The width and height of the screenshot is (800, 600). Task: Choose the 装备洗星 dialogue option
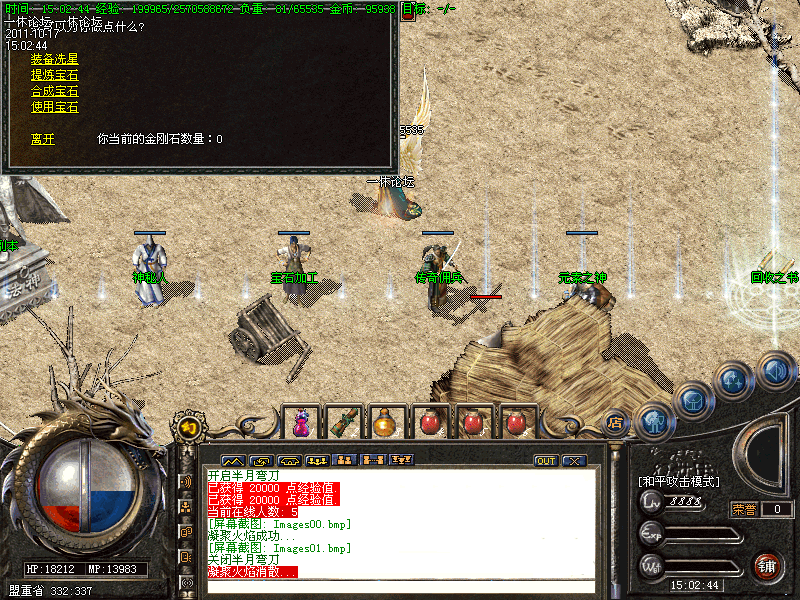pos(54,59)
